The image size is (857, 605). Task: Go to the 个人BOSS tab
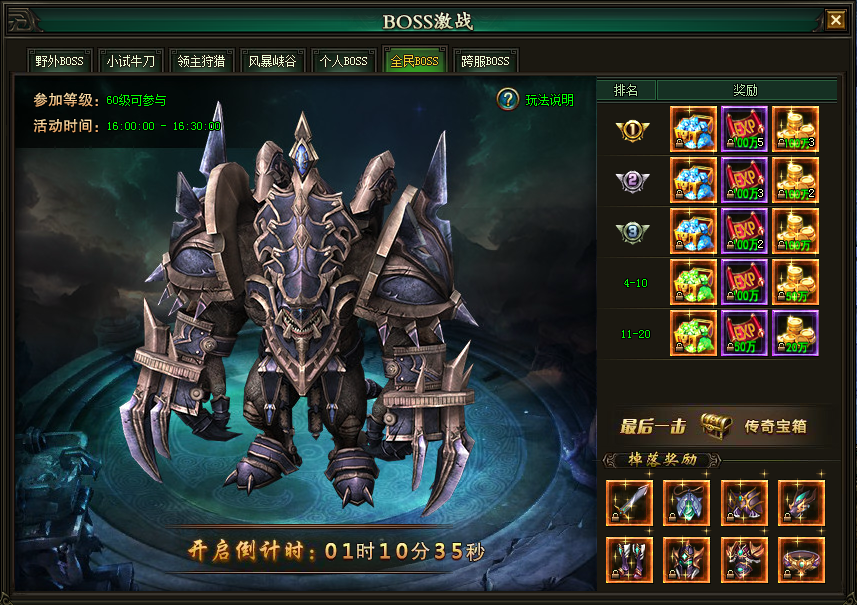pos(343,61)
